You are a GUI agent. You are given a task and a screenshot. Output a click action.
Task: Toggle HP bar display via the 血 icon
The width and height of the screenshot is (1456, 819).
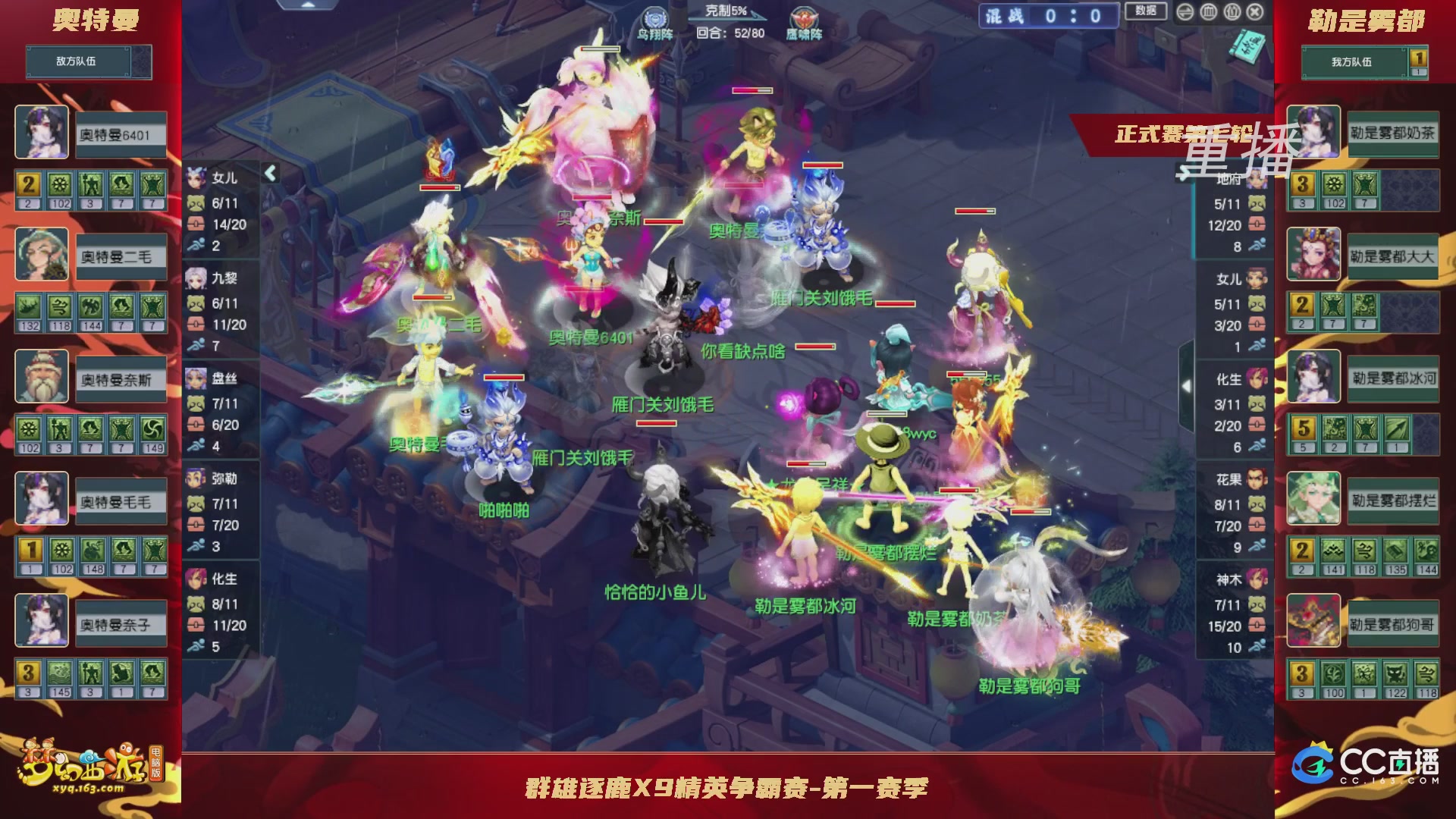(1208, 12)
